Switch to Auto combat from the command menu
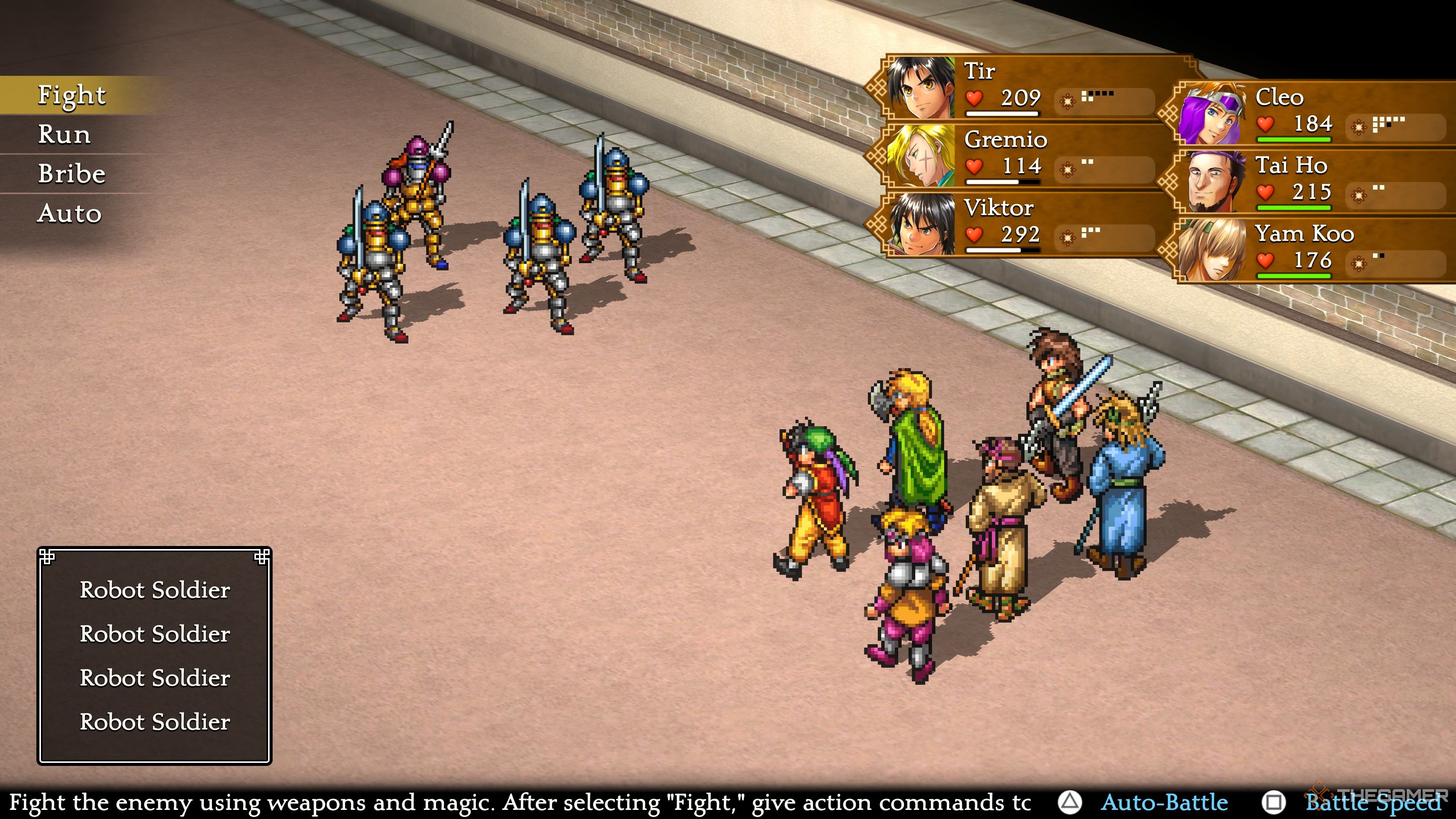 pos(69,213)
